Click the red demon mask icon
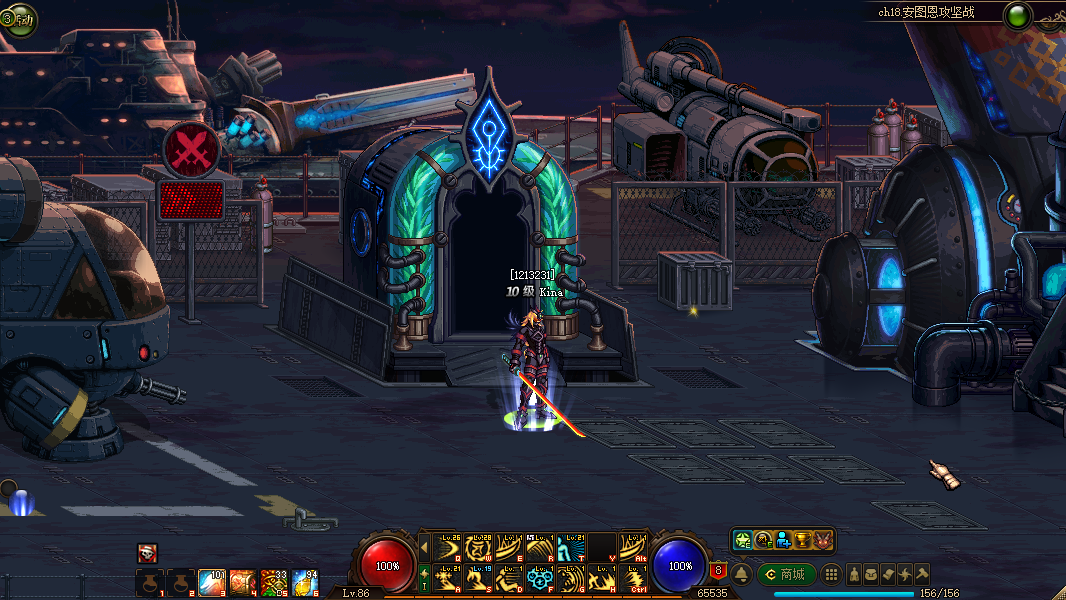 [x=823, y=540]
